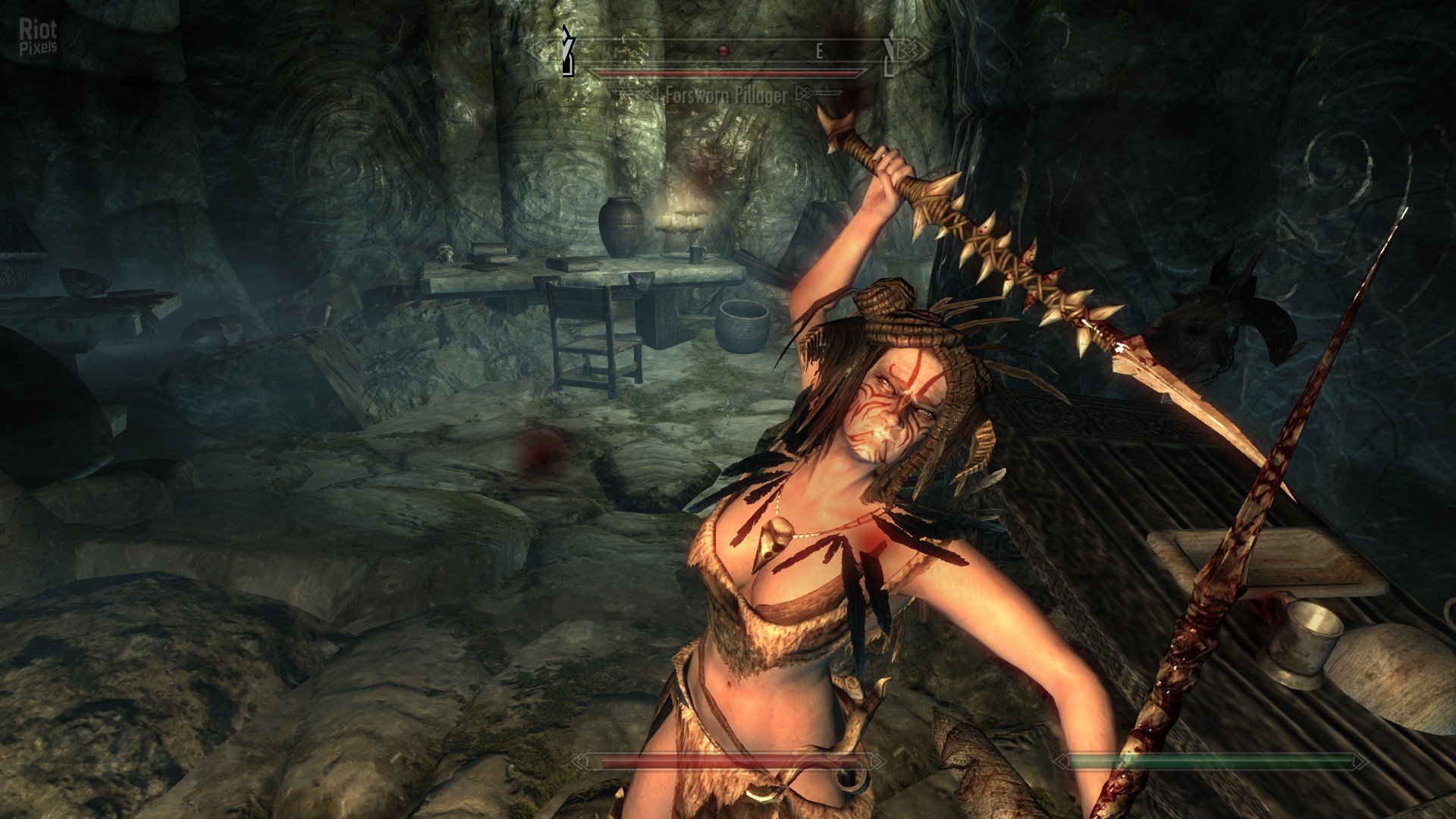Select the red enemy marker on the compass
1456x819 pixels.
click(x=723, y=51)
